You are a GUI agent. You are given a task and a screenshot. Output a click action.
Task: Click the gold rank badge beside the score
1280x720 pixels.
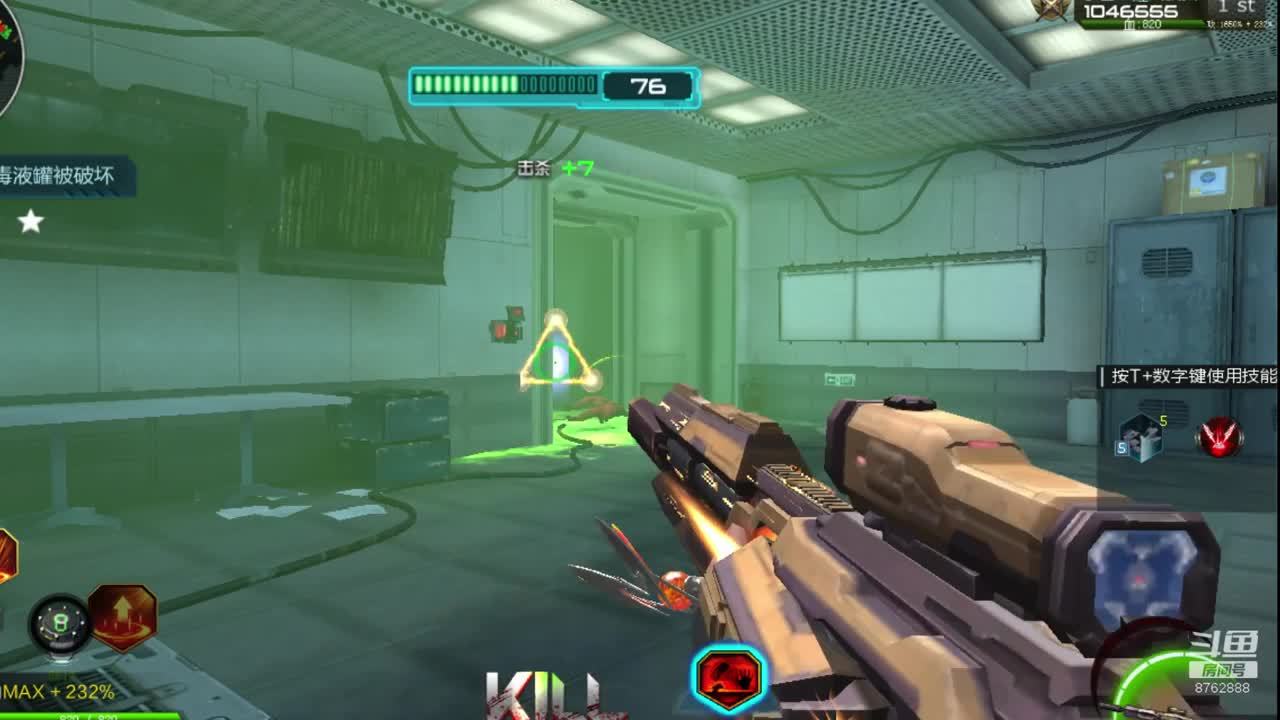pos(1051,9)
